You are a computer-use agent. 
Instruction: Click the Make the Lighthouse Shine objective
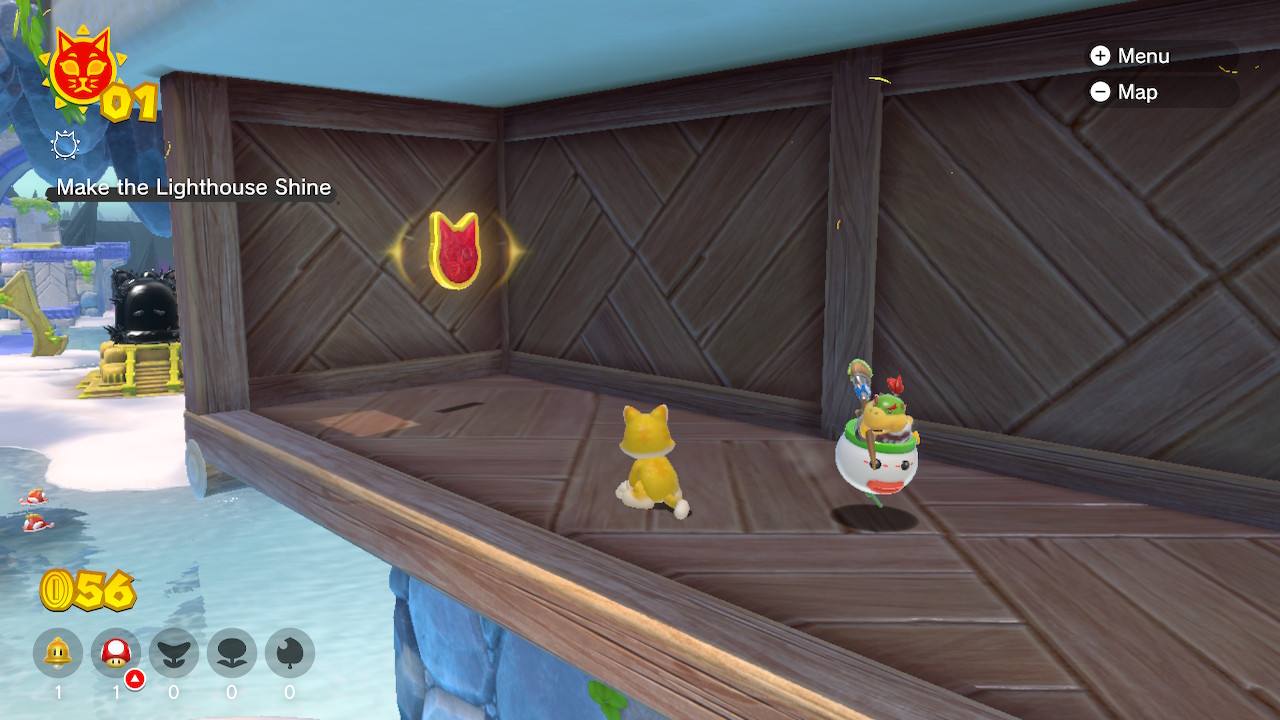click(x=193, y=188)
